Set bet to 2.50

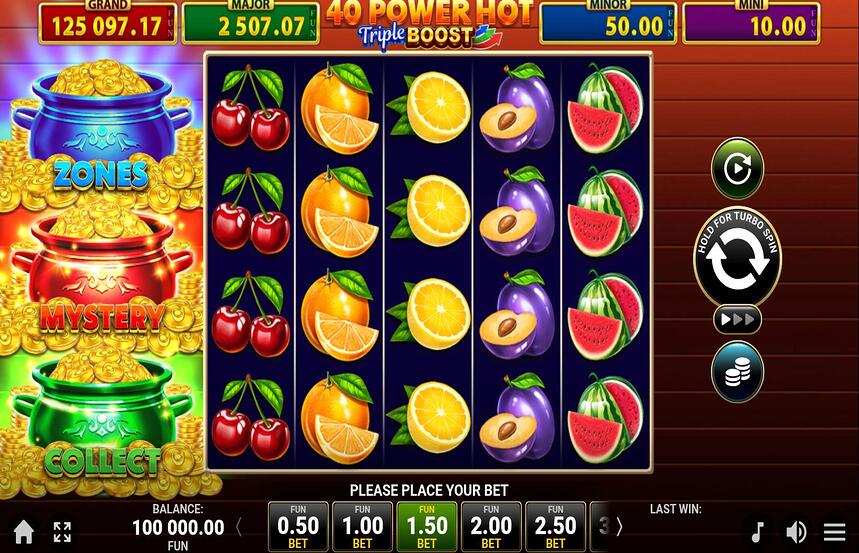pos(555,526)
